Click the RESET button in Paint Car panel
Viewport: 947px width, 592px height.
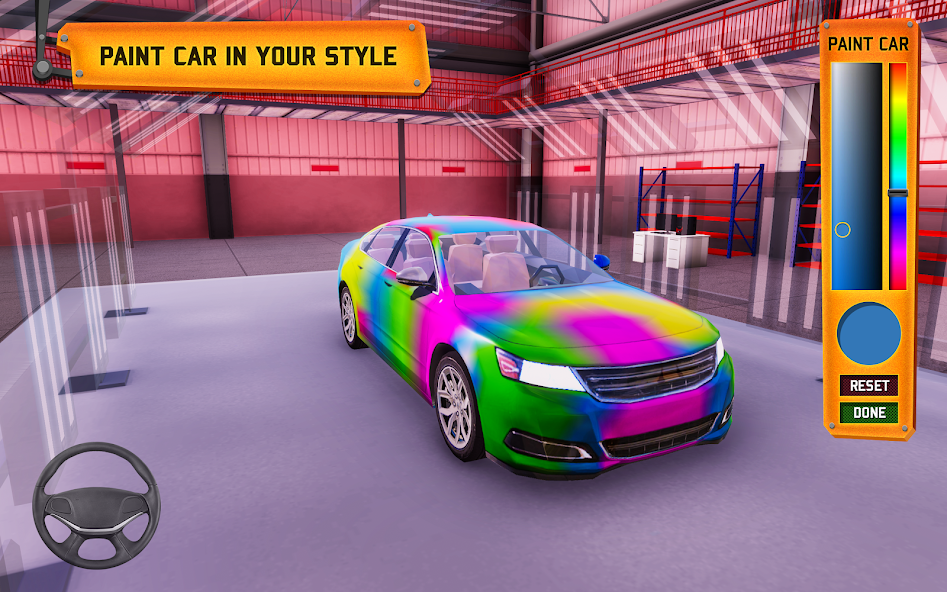(x=868, y=386)
